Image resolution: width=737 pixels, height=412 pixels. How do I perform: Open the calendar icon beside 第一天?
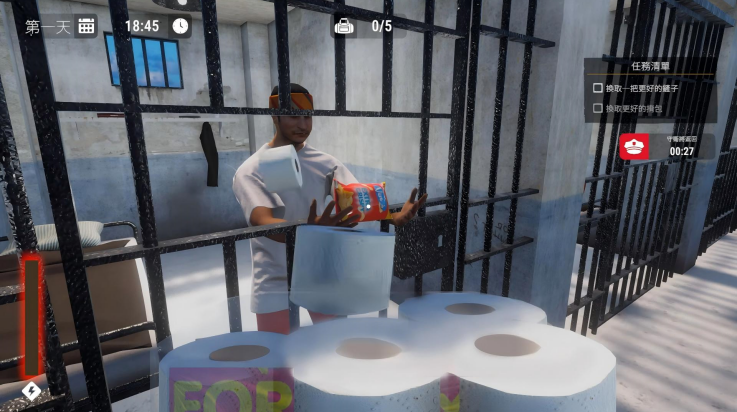pos(87,26)
